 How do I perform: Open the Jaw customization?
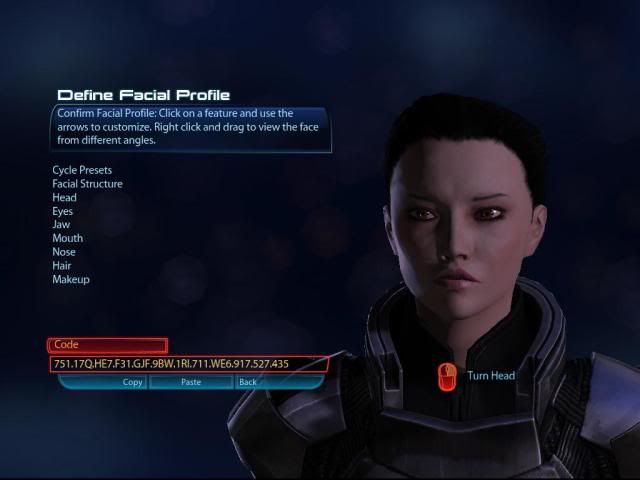62,225
